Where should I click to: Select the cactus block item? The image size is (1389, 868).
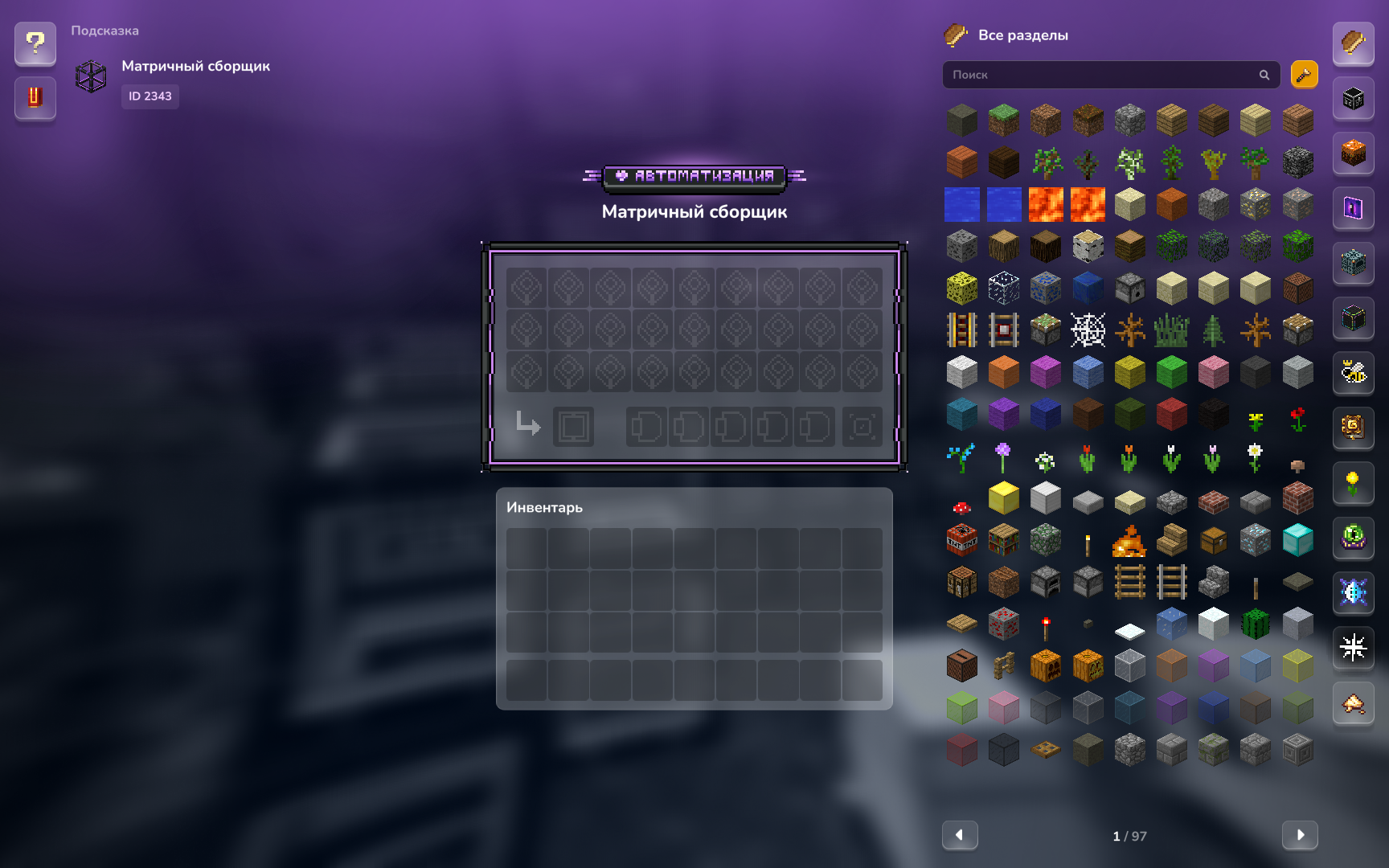[1255, 624]
